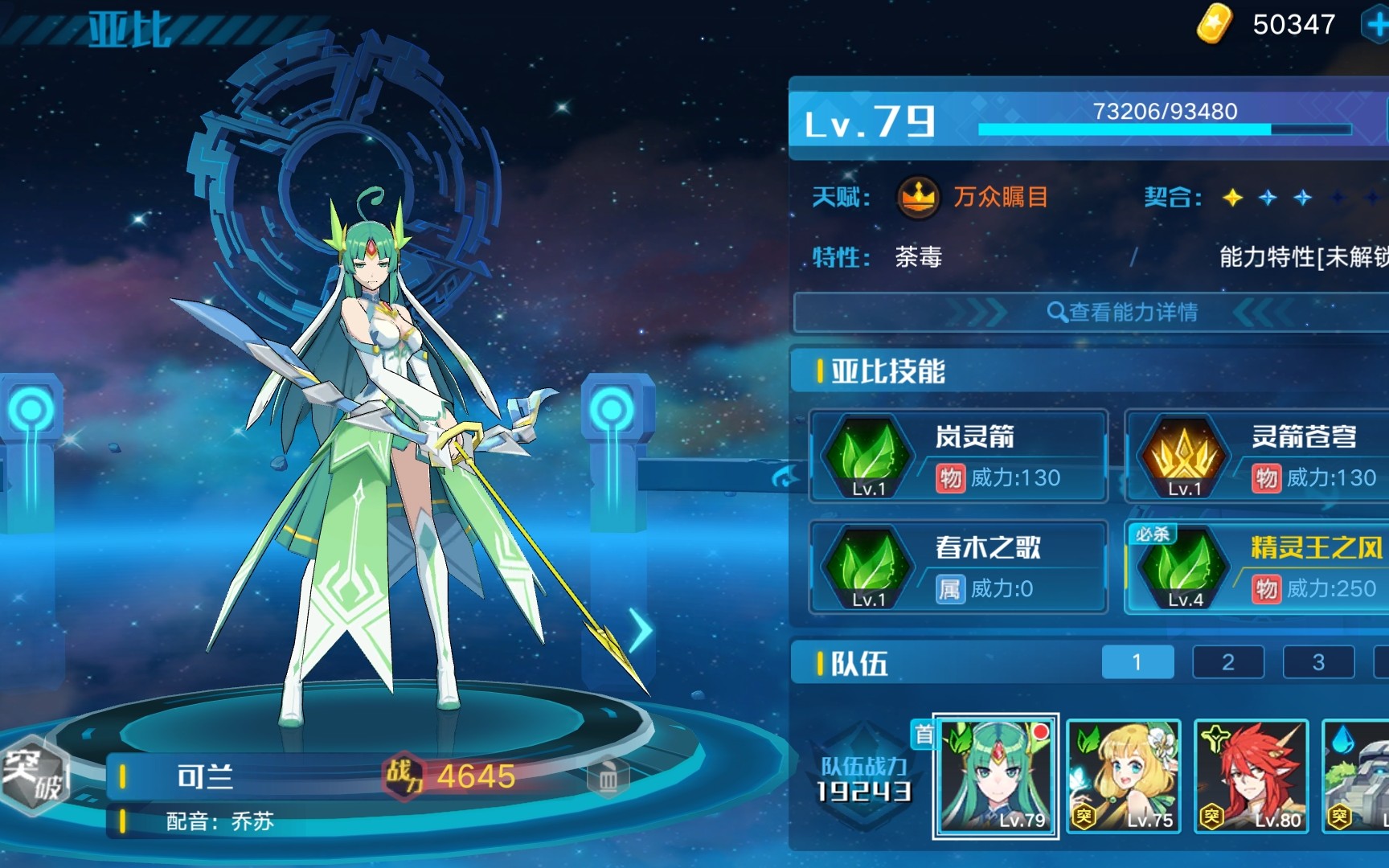Click the trash bin icon beside combat power
Screen dimensions: 1389x868
(608, 778)
